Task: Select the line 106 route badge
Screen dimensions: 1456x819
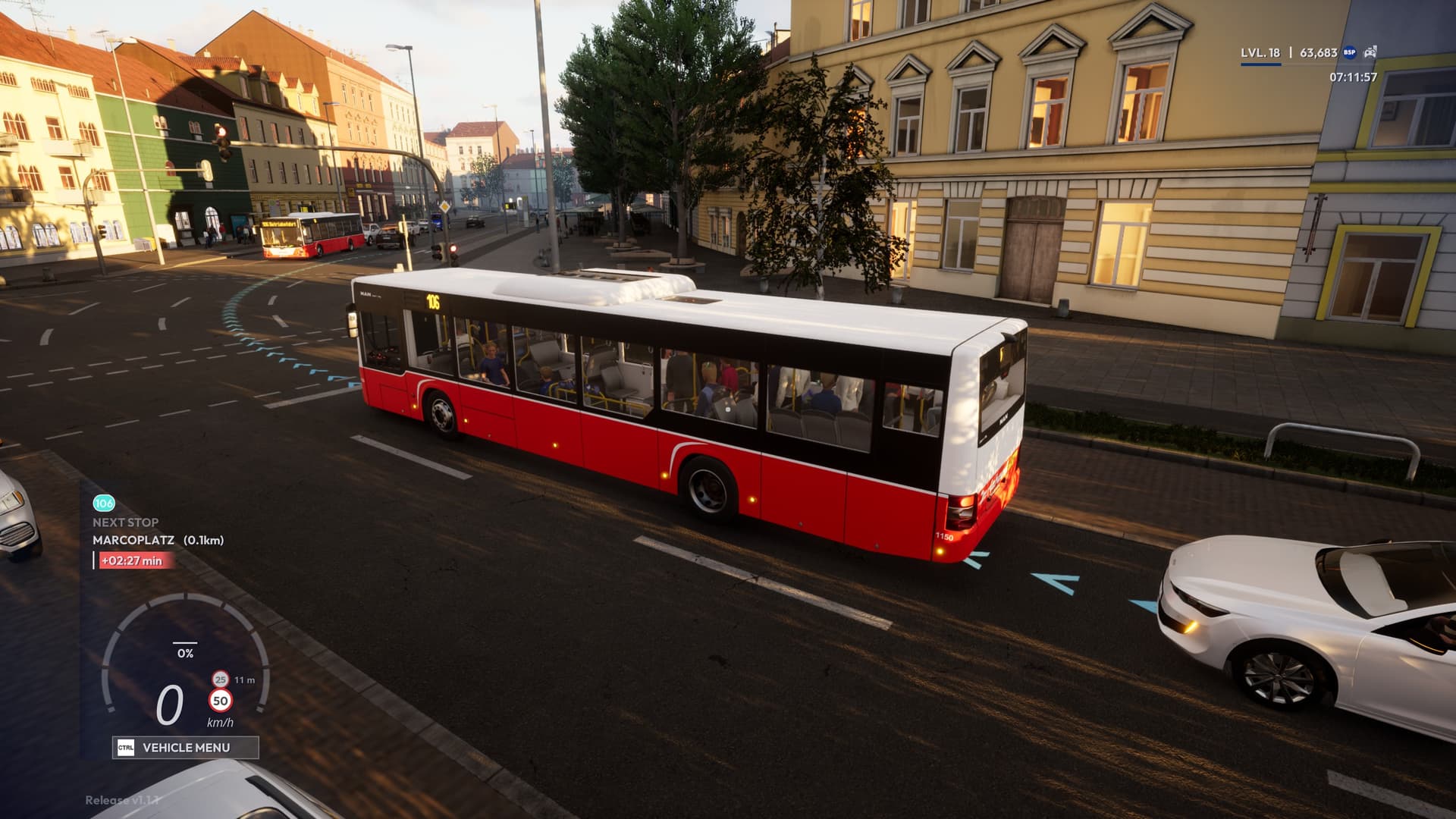Action: [103, 503]
